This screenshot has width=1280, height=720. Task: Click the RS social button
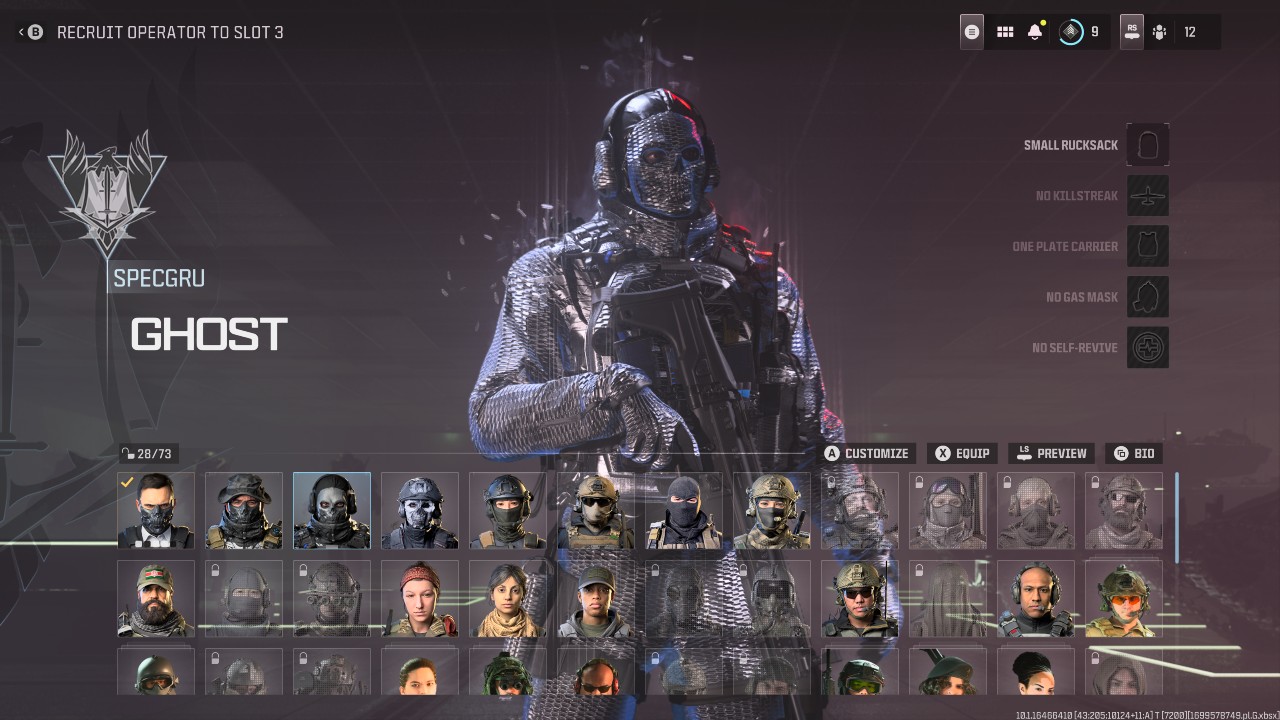coord(1130,31)
